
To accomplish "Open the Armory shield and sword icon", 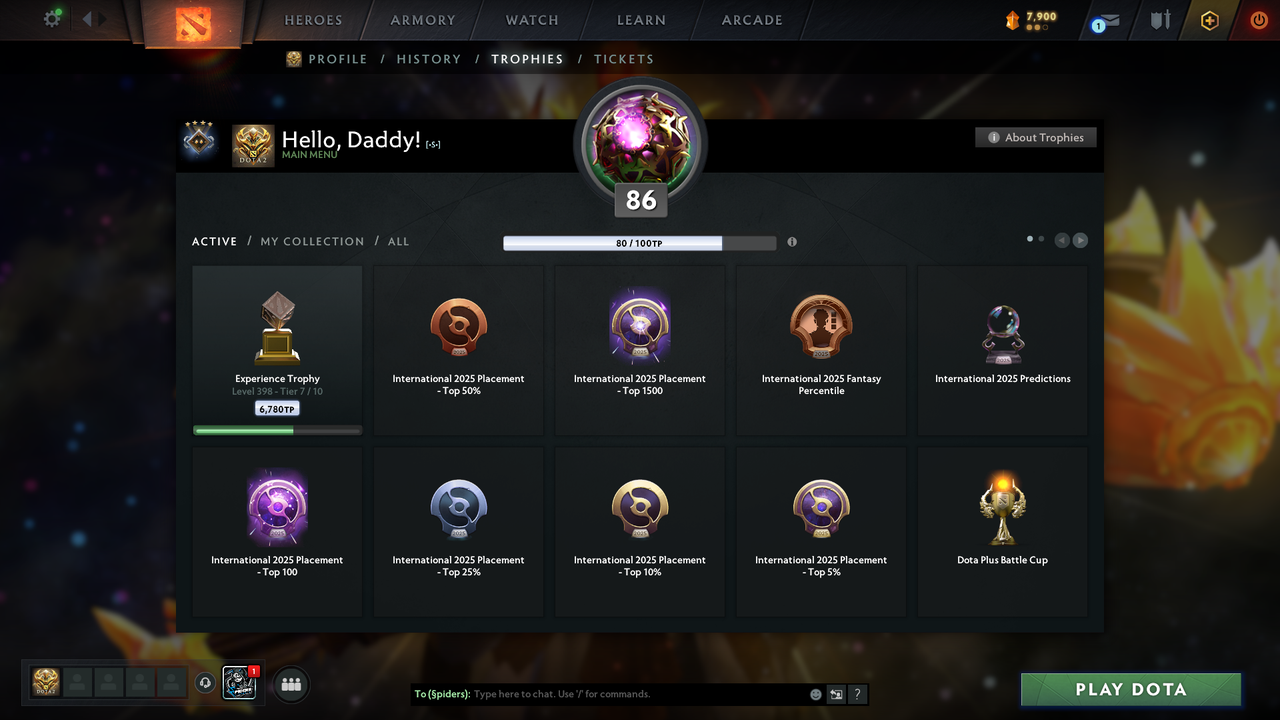I will pyautogui.click(x=1159, y=20).
